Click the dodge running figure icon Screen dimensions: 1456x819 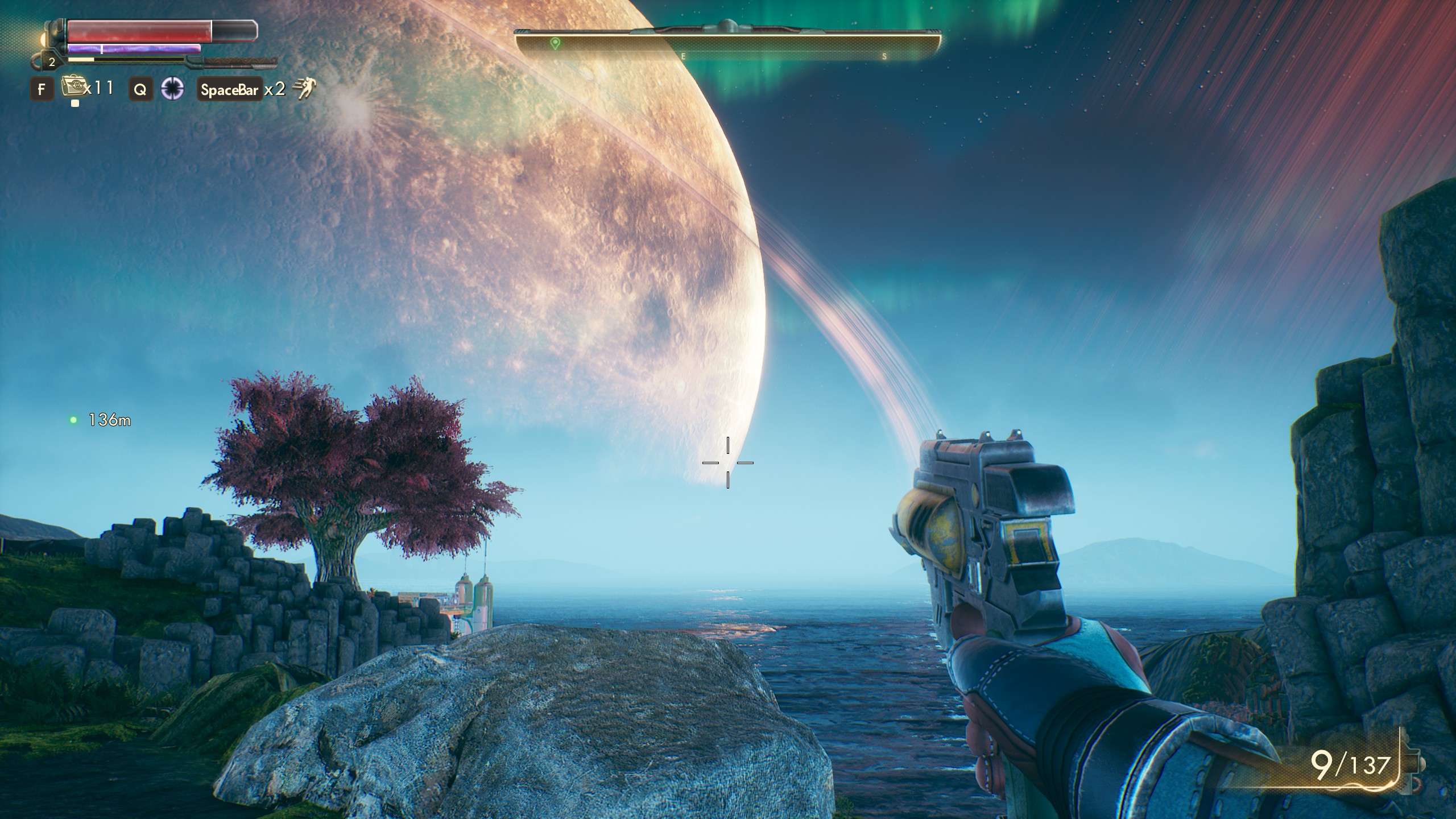304,89
